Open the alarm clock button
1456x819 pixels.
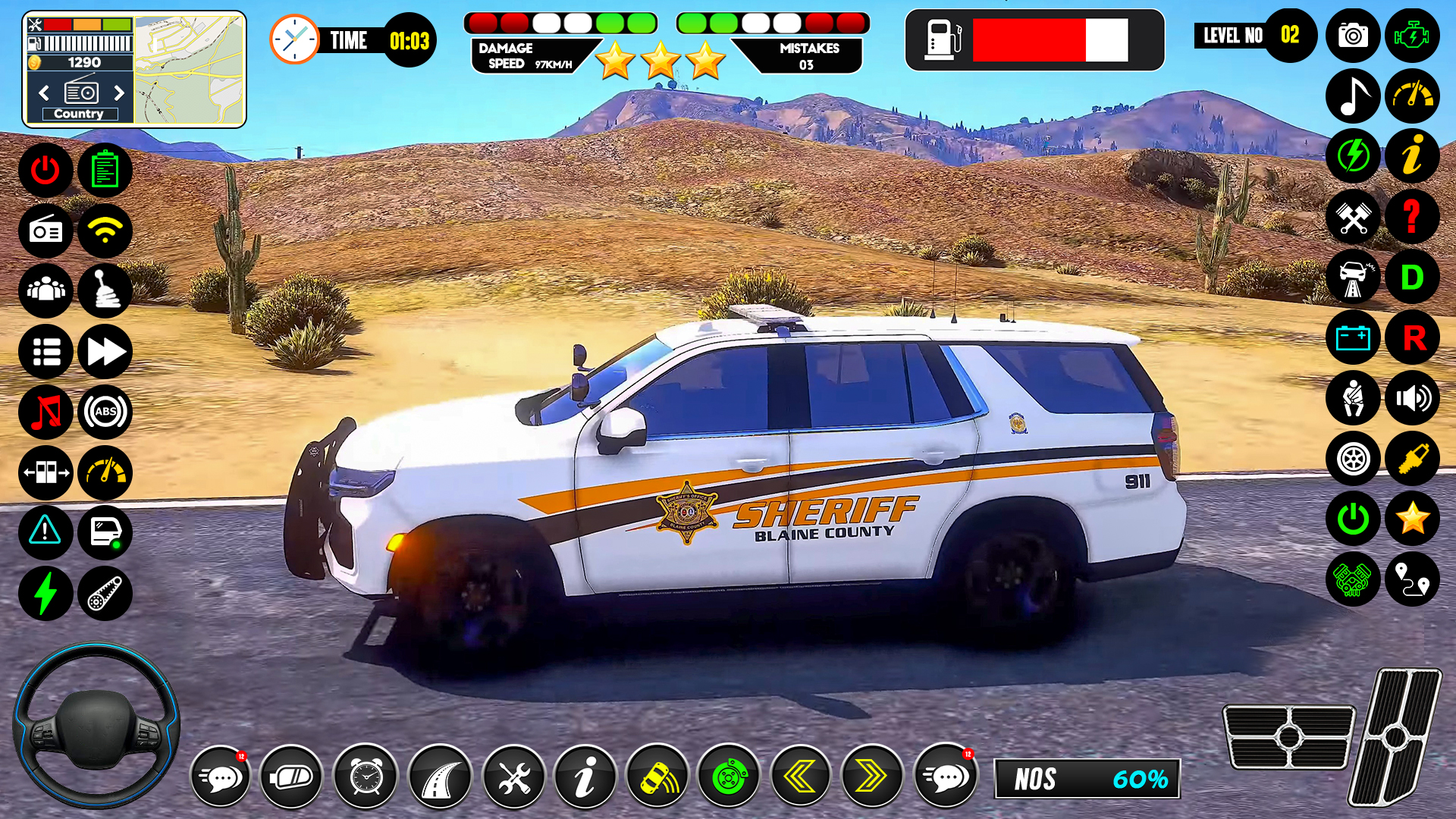(366, 777)
